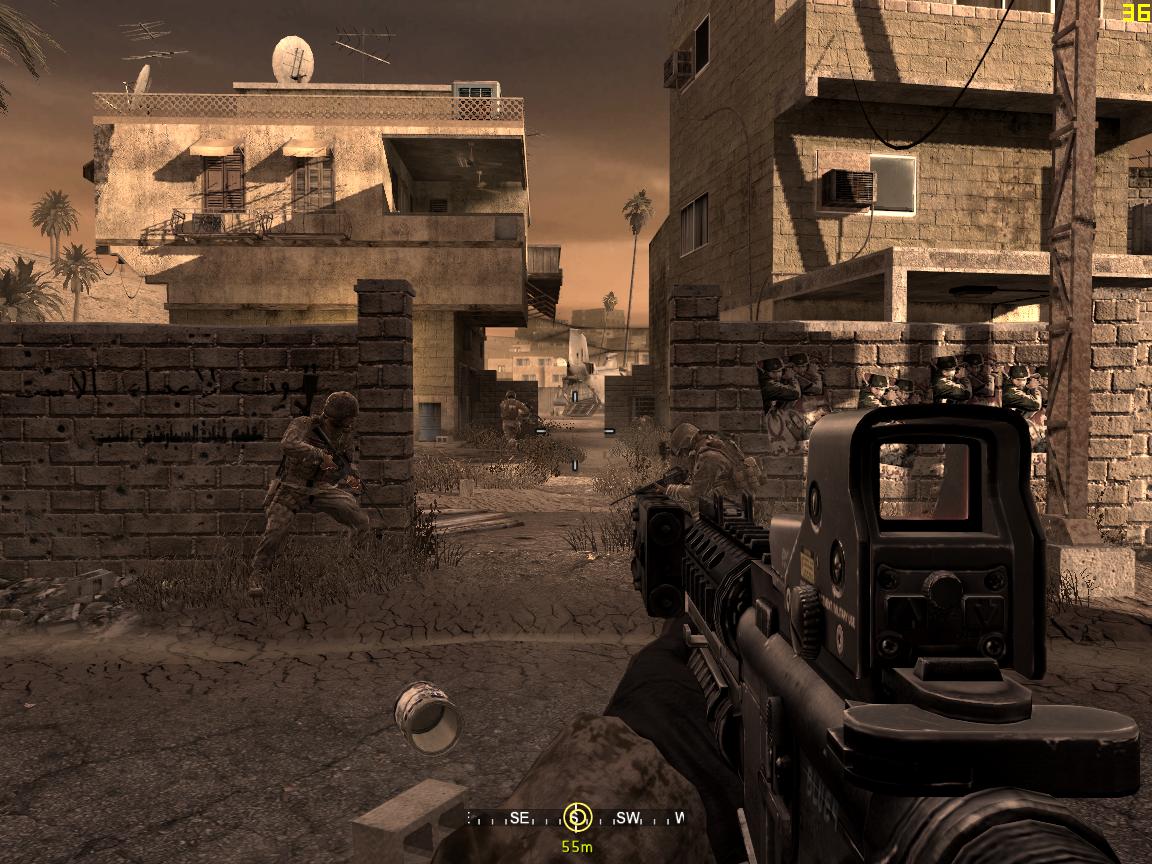Click the yellow objective marker on the compass
The height and width of the screenshot is (864, 1152).
575,818
